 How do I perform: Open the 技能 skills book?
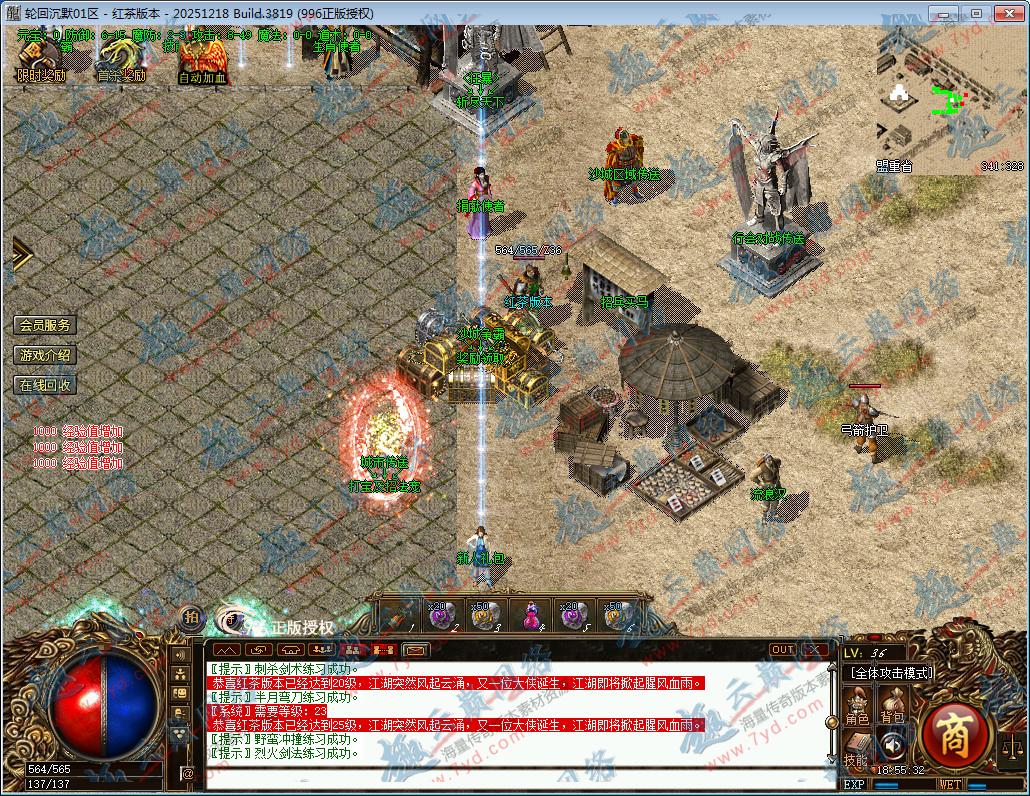(x=856, y=749)
